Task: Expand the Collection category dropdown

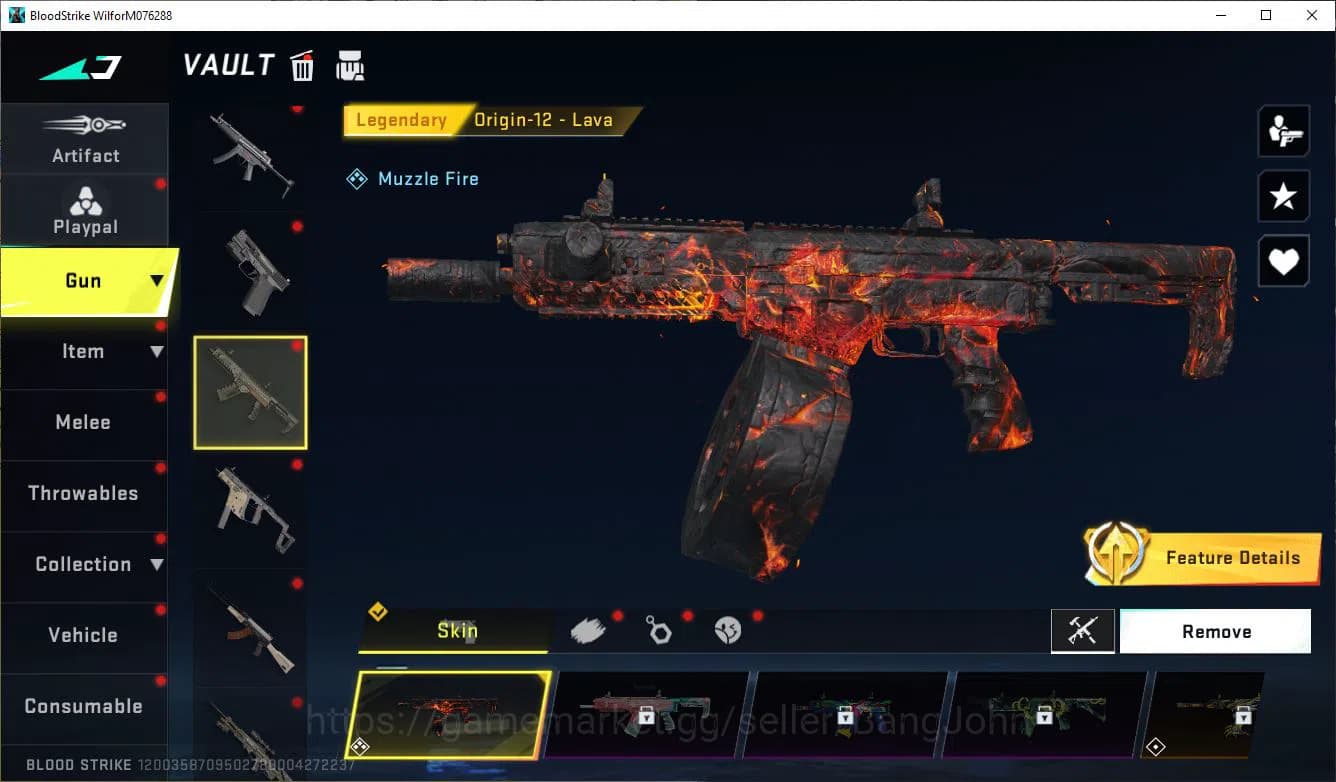Action: point(158,564)
